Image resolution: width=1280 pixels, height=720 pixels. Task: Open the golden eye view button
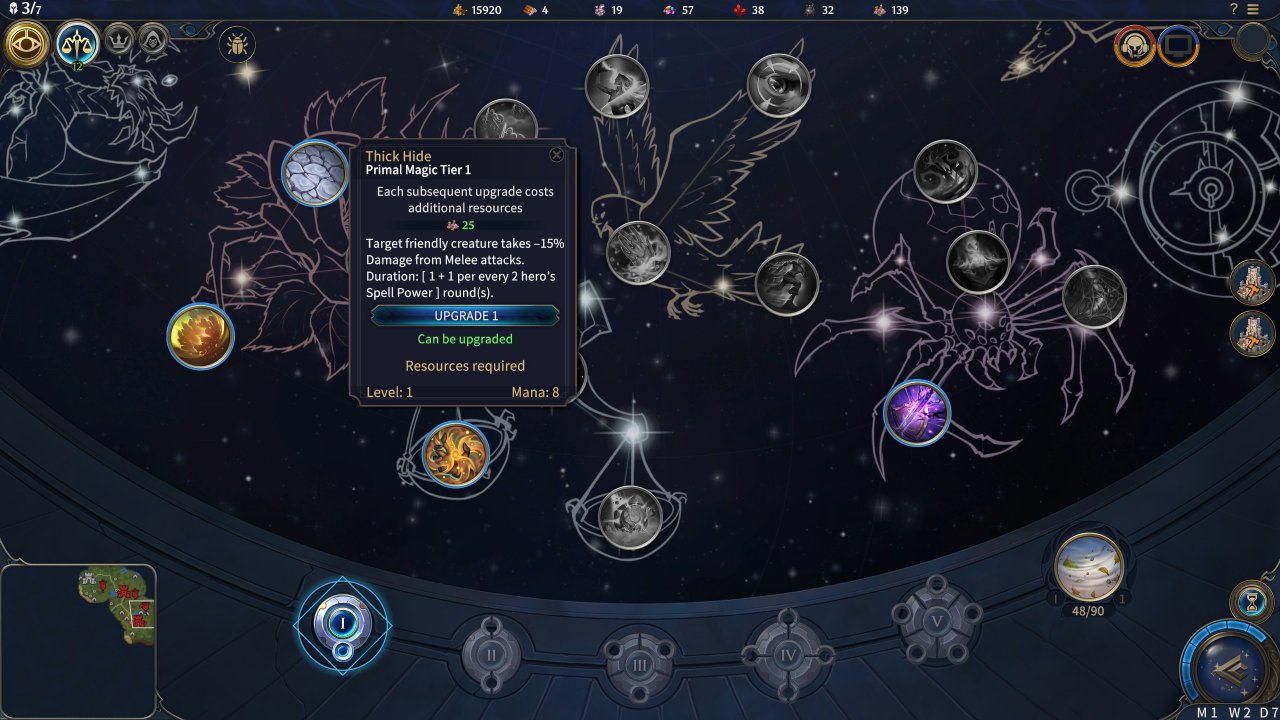pyautogui.click(x=28, y=43)
